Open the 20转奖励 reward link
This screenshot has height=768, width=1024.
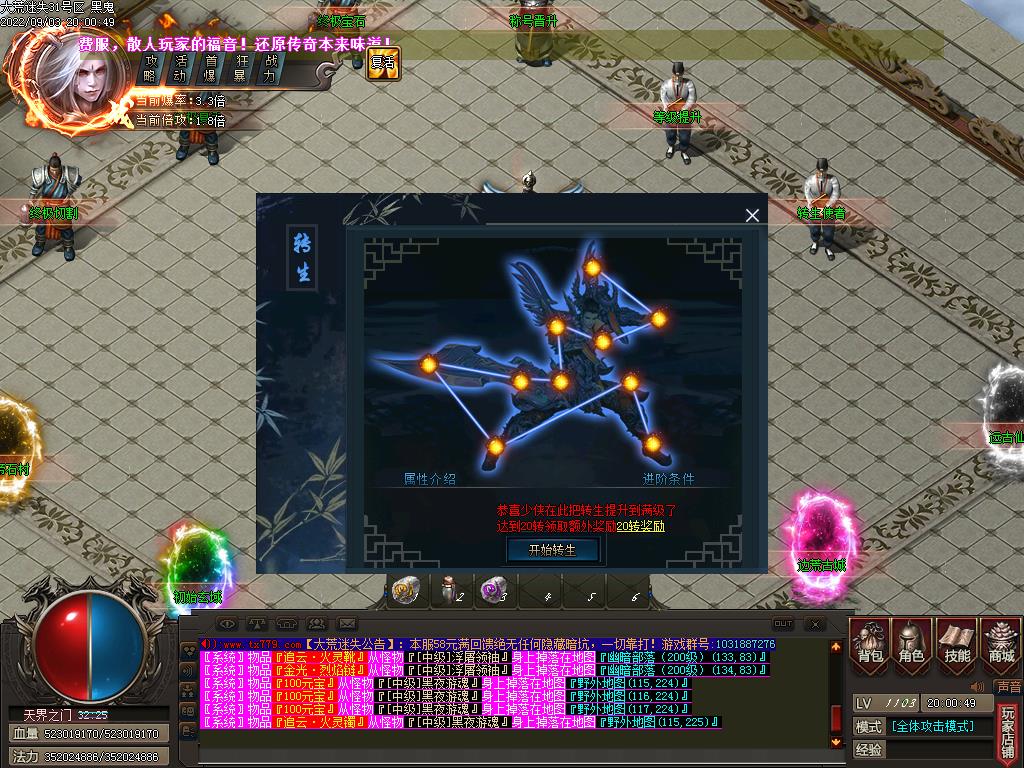pyautogui.click(x=640, y=526)
